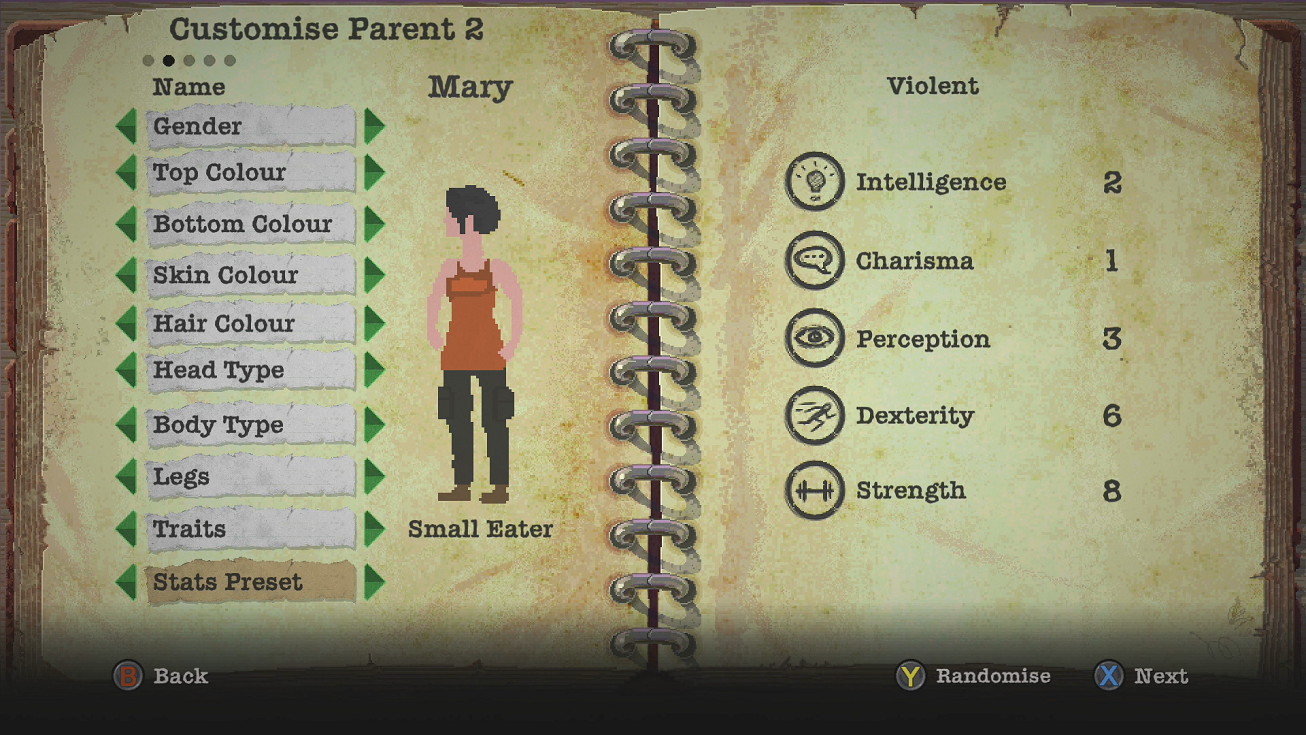Viewport: 1306px width, 735px height.
Task: Click the Perception eye icon
Action: [815, 338]
